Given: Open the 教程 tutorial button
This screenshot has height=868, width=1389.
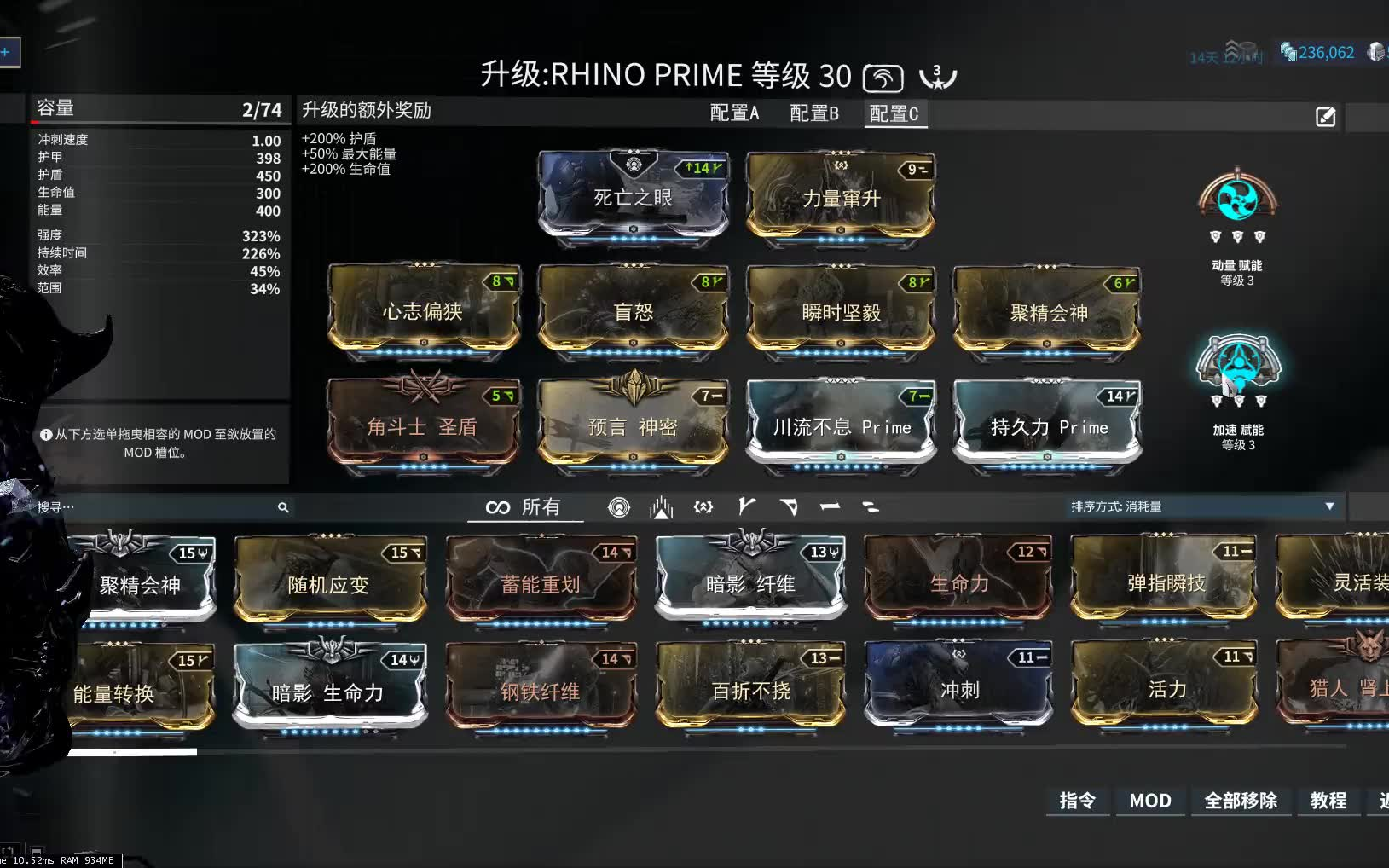Looking at the screenshot, I should (x=1328, y=801).
